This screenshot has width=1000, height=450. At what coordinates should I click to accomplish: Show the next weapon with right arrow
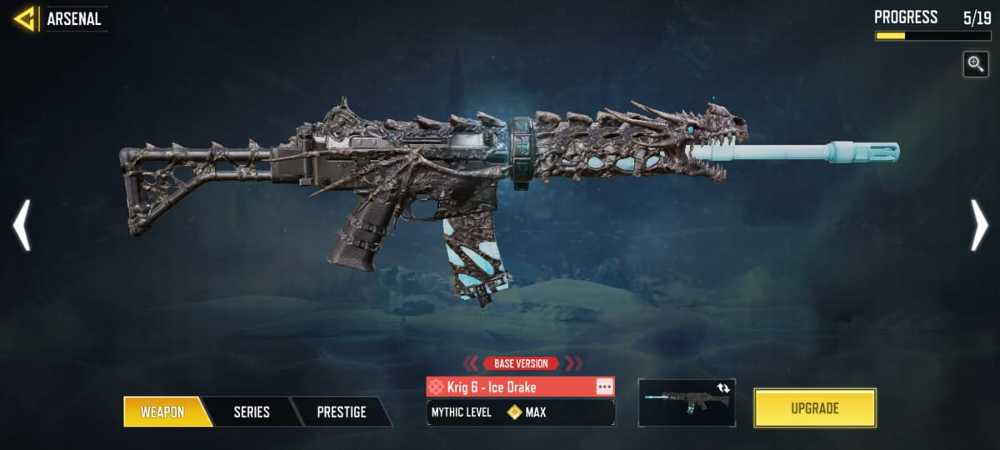(979, 225)
